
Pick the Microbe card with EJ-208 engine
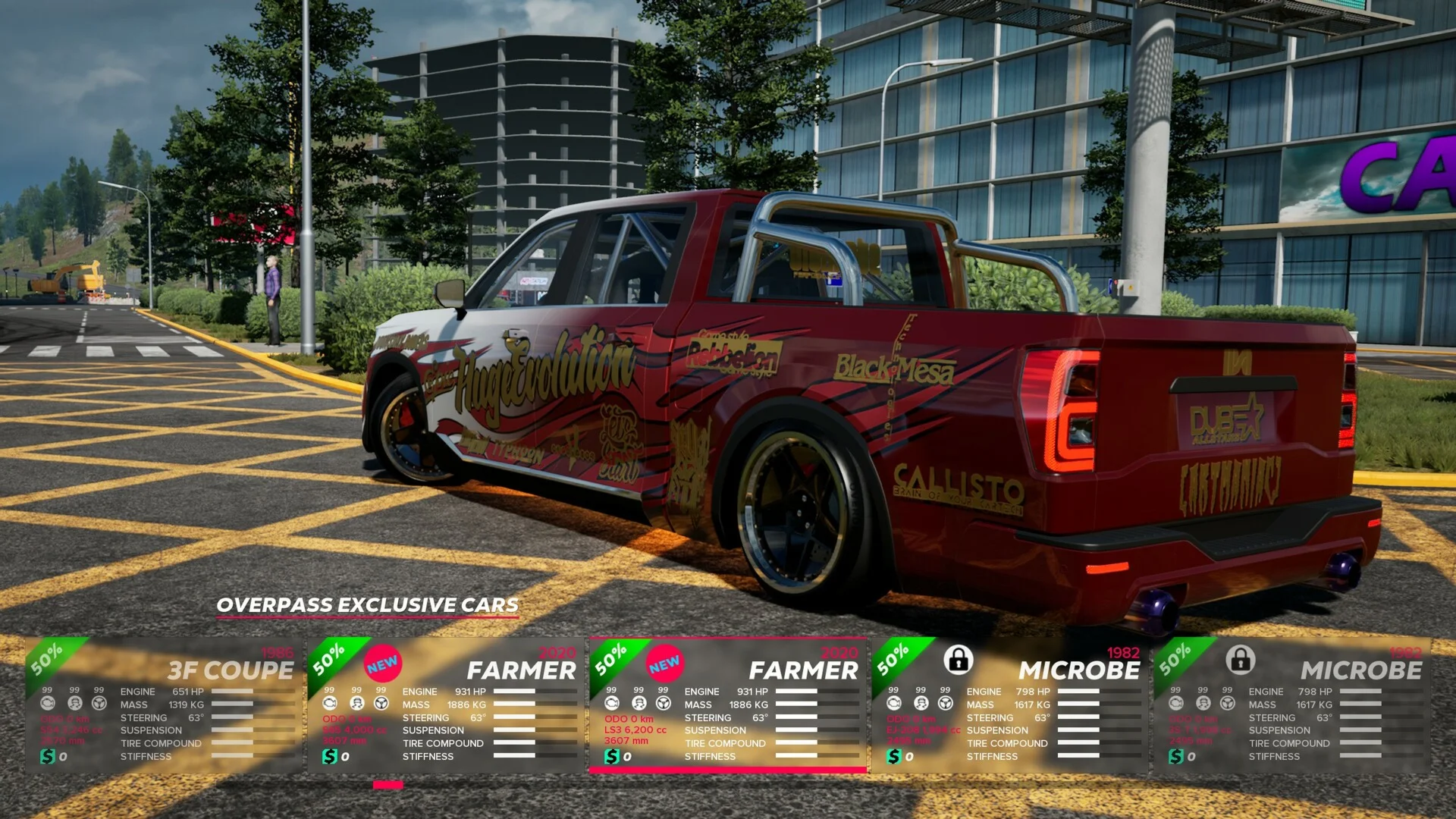[1010, 705]
